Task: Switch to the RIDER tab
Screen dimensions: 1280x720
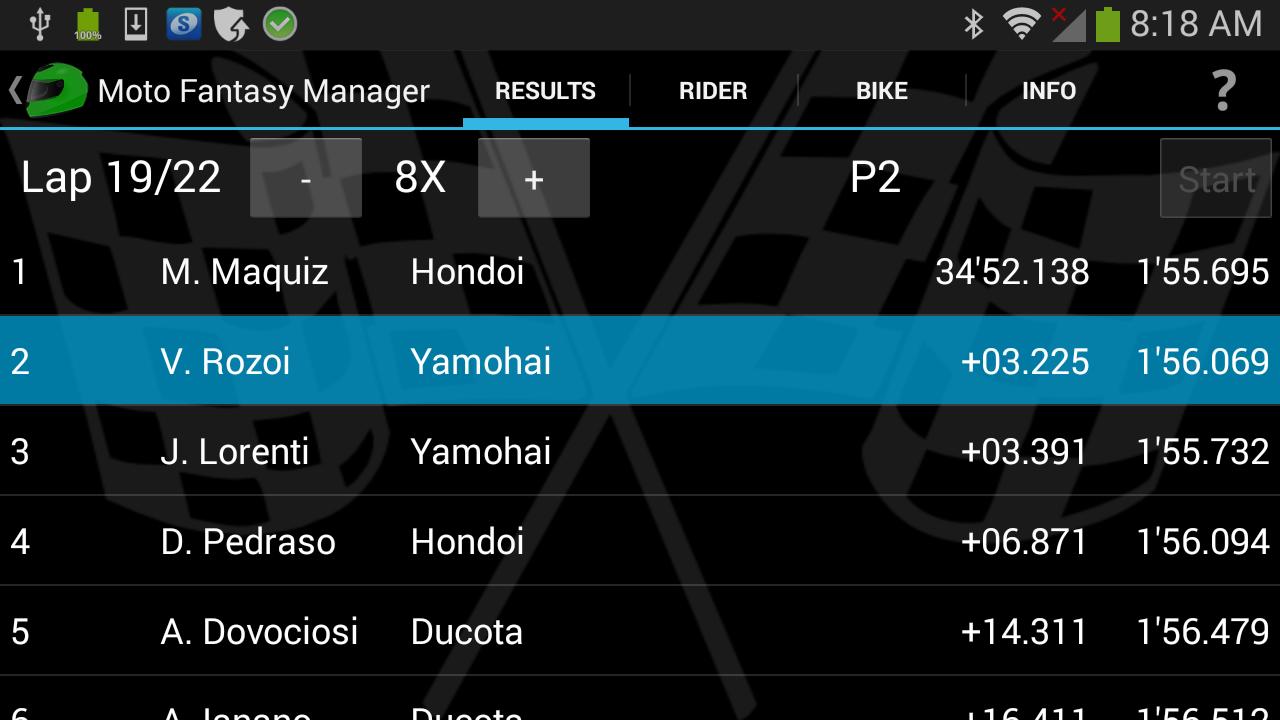Action: (x=712, y=90)
